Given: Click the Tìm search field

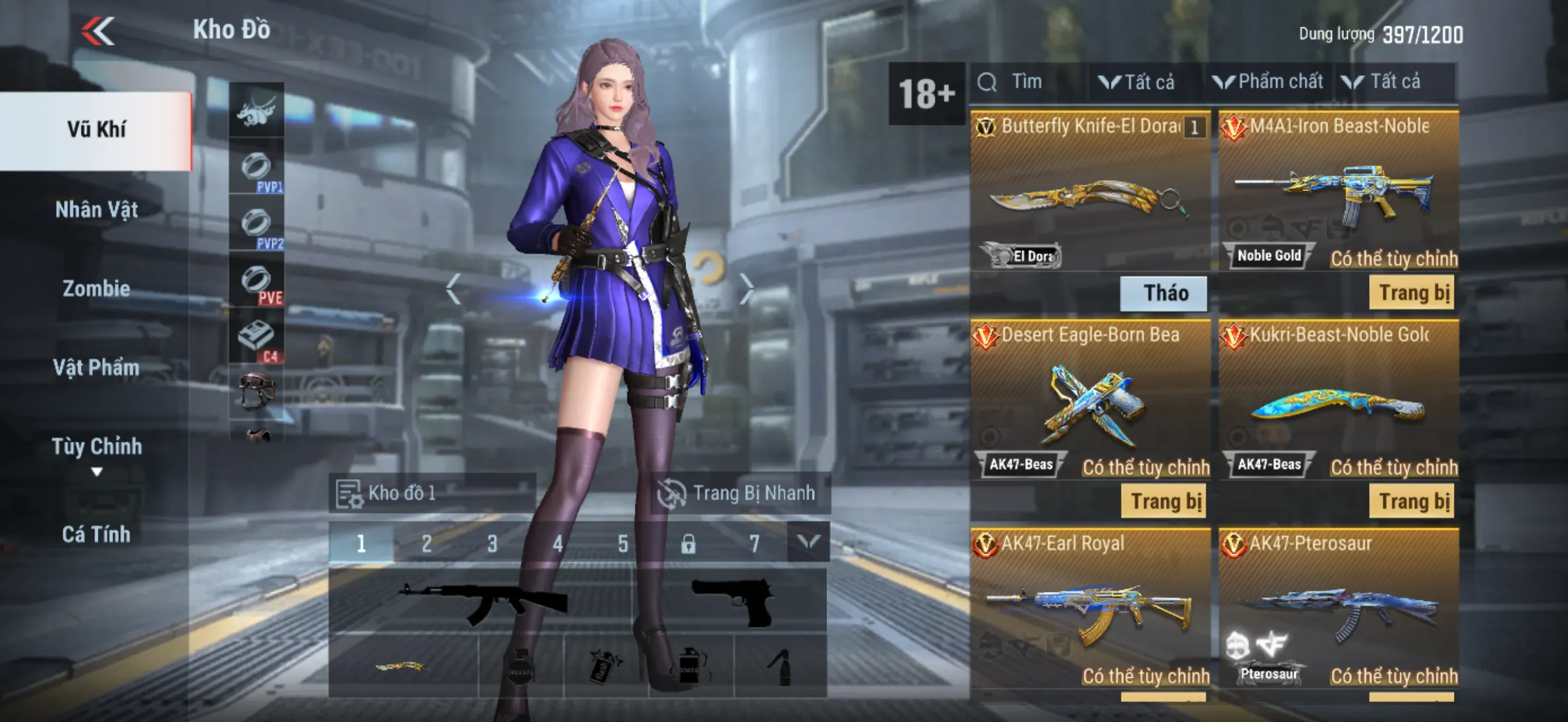Looking at the screenshot, I should [1029, 82].
